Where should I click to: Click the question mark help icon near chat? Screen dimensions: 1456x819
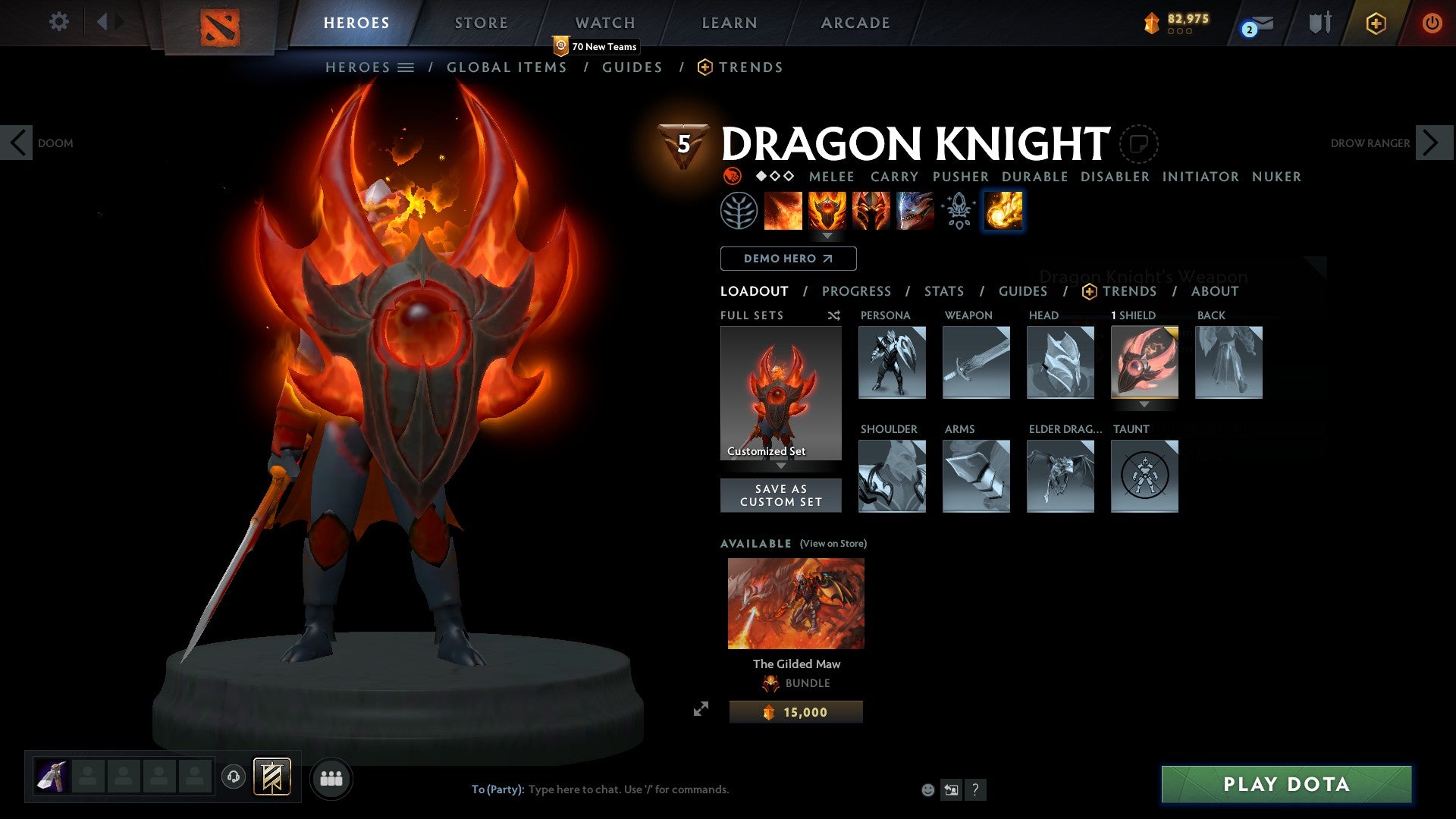tap(975, 789)
